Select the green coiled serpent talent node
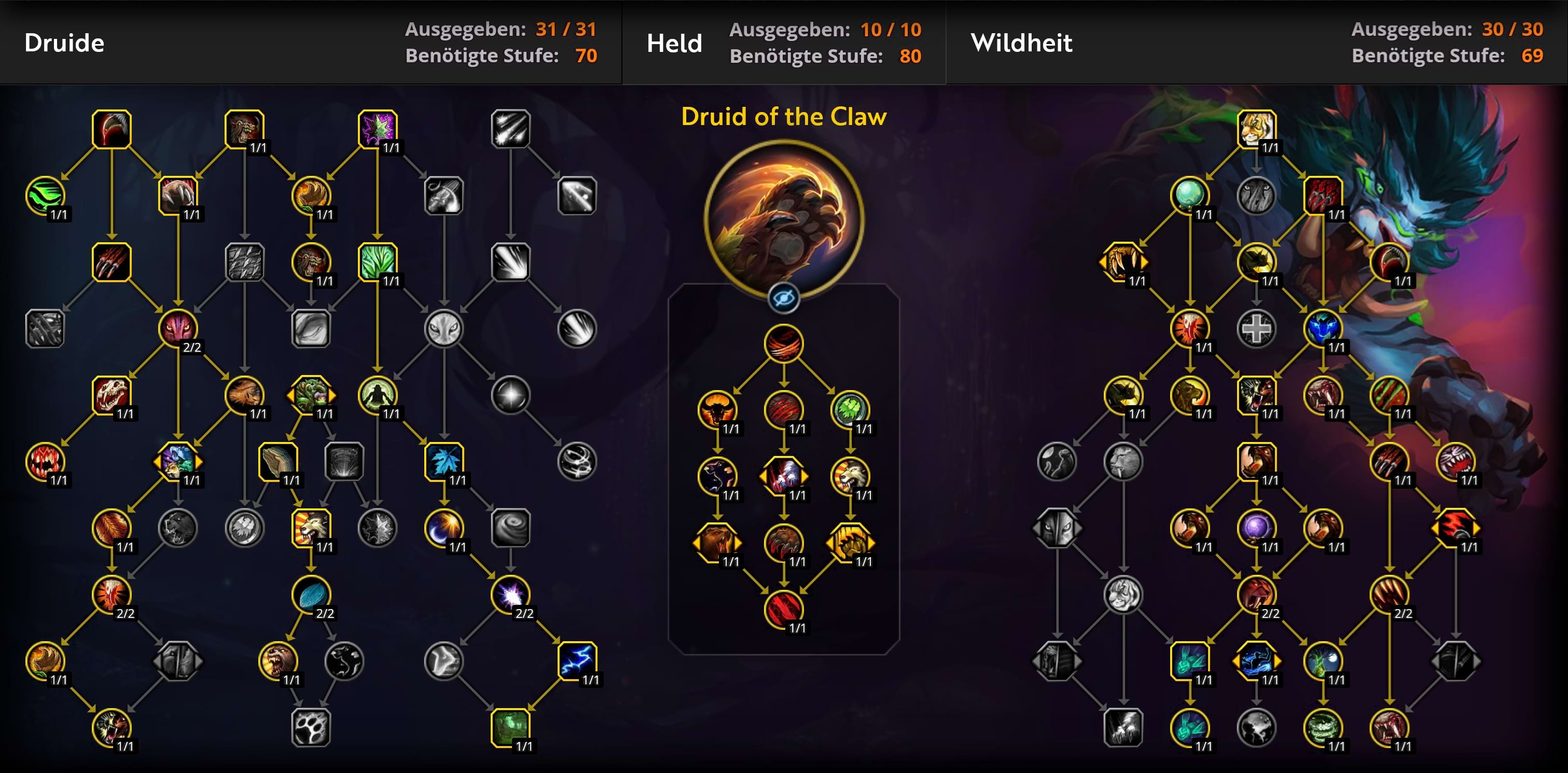This screenshot has width=1568, height=773. [1322, 727]
